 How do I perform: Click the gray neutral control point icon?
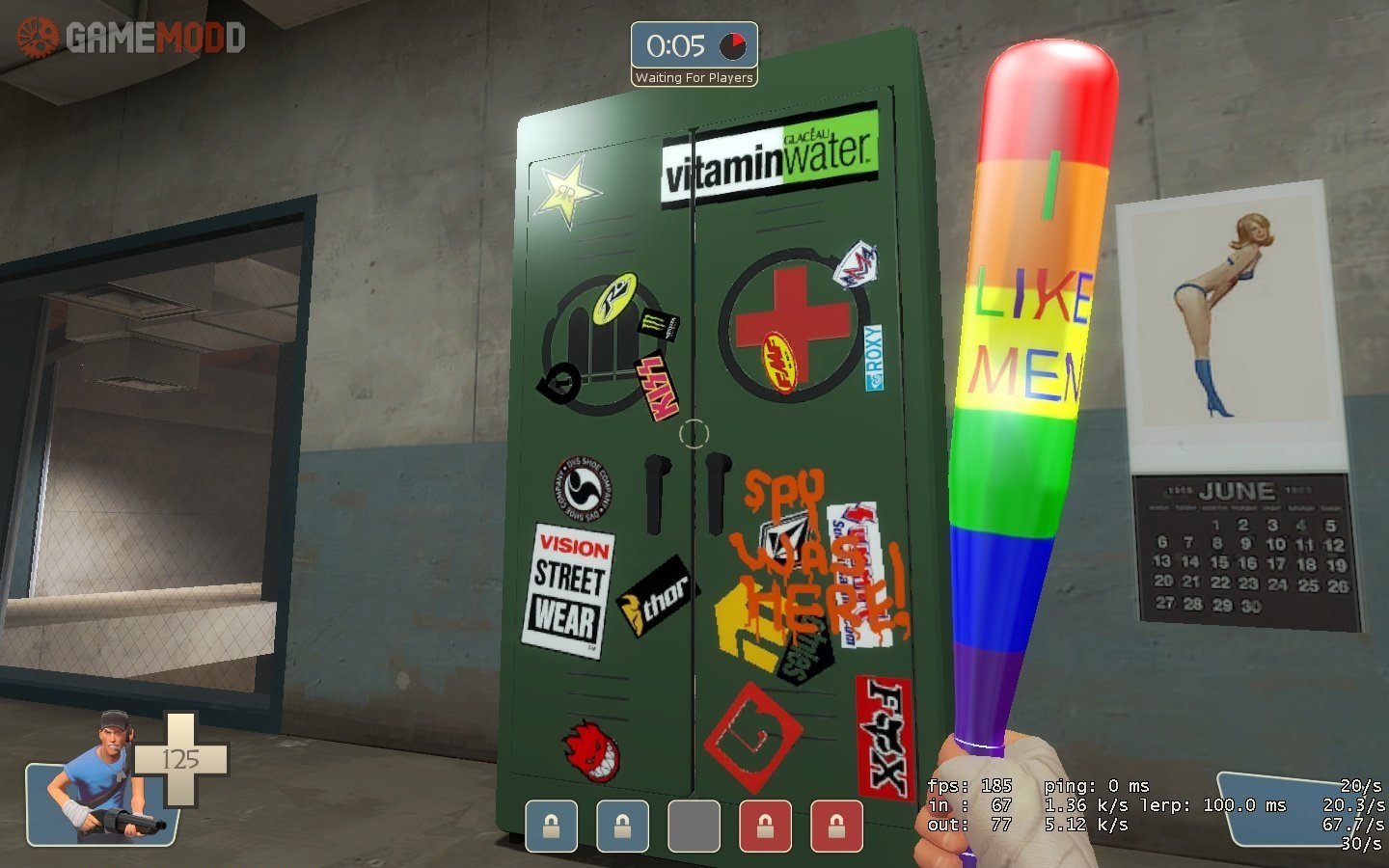pos(694,827)
